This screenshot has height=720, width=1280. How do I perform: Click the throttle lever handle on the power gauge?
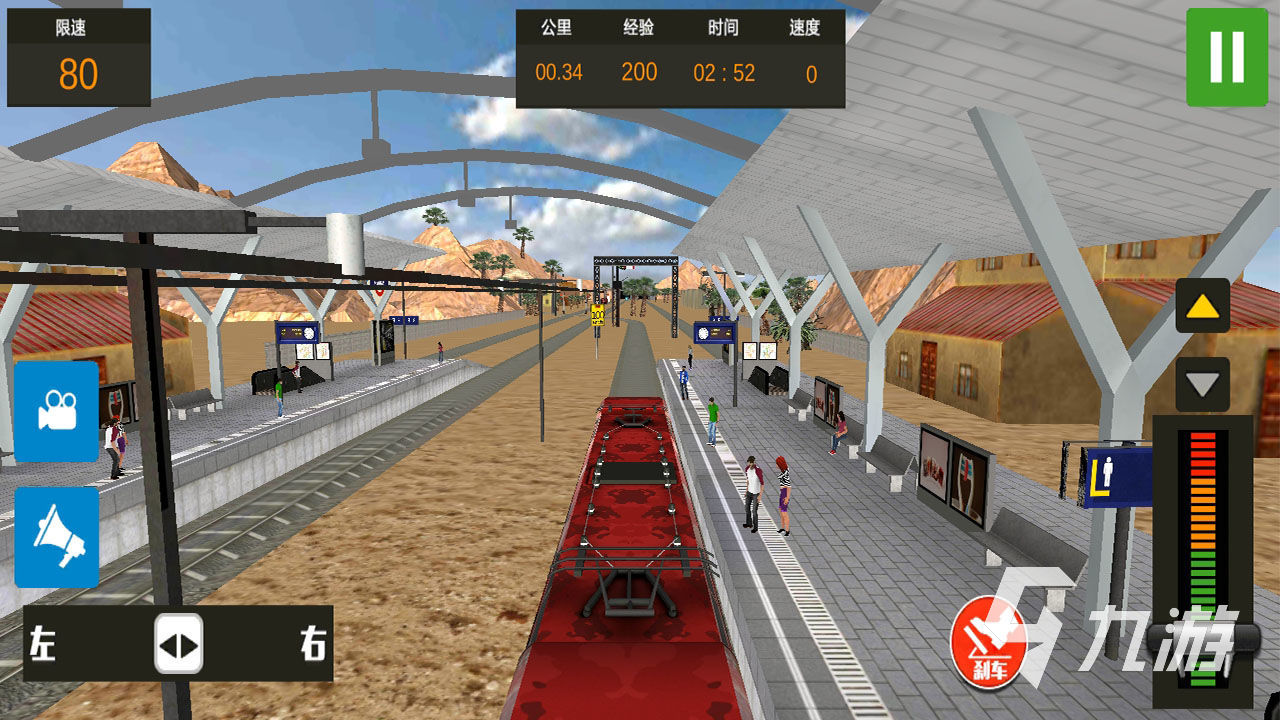tap(1202, 638)
